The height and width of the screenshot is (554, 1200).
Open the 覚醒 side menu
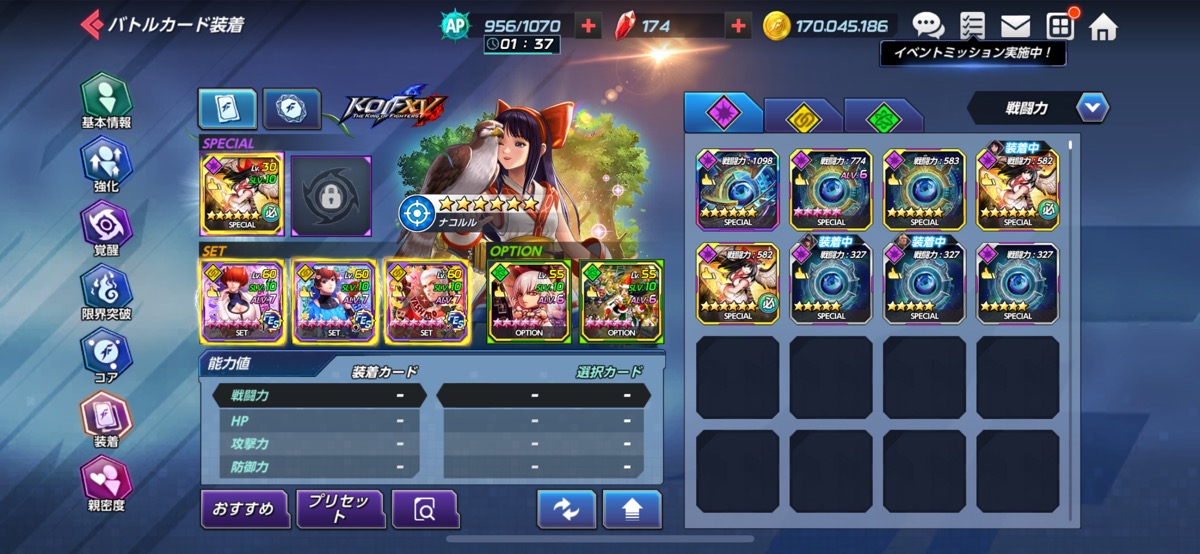[x=106, y=228]
